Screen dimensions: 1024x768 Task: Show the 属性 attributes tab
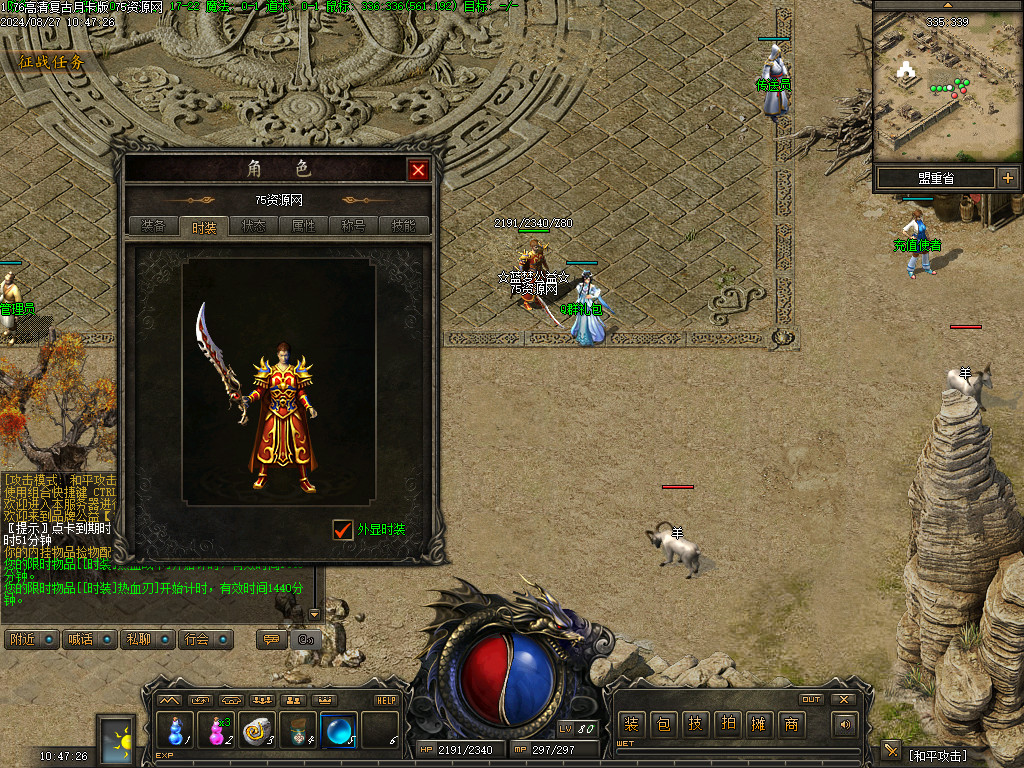point(303,226)
